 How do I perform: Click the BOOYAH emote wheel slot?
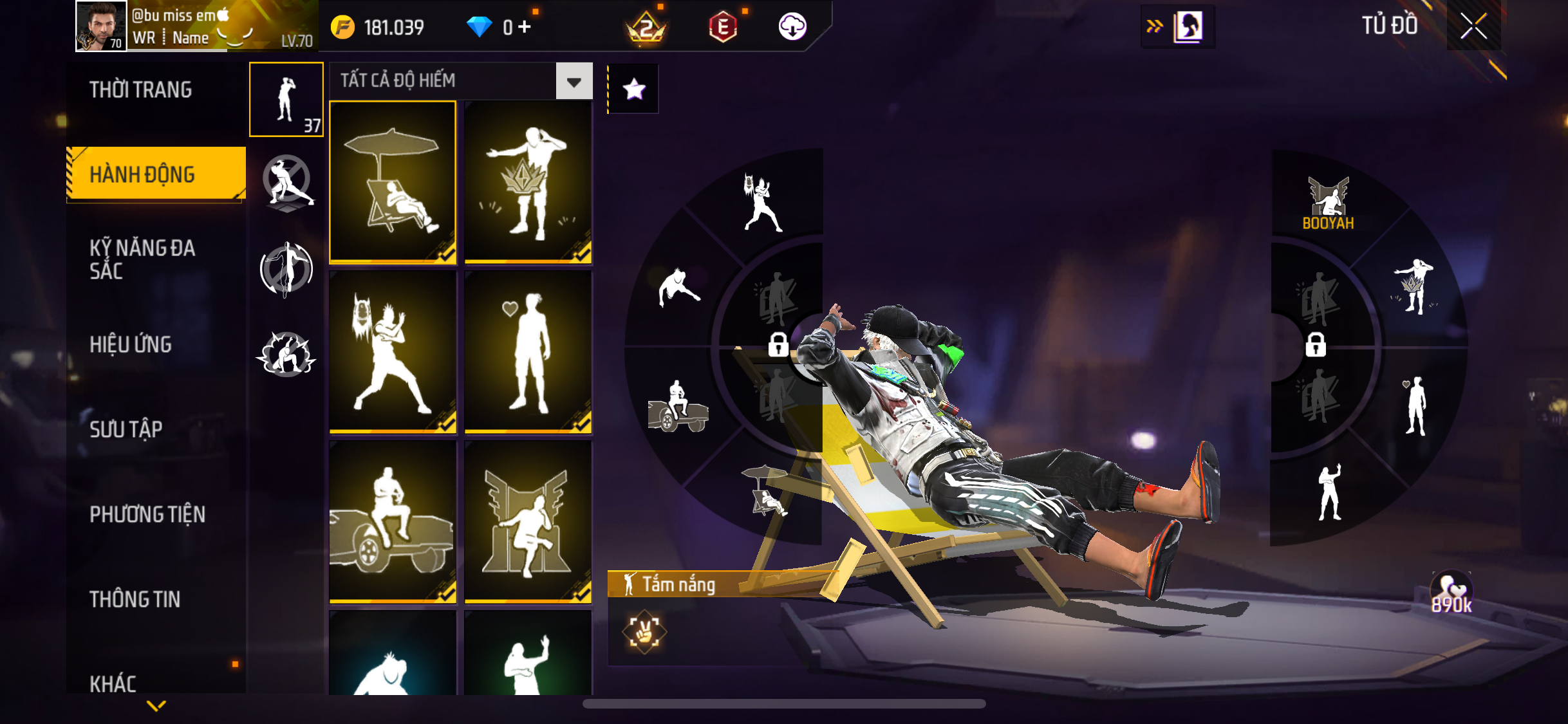tap(1328, 204)
